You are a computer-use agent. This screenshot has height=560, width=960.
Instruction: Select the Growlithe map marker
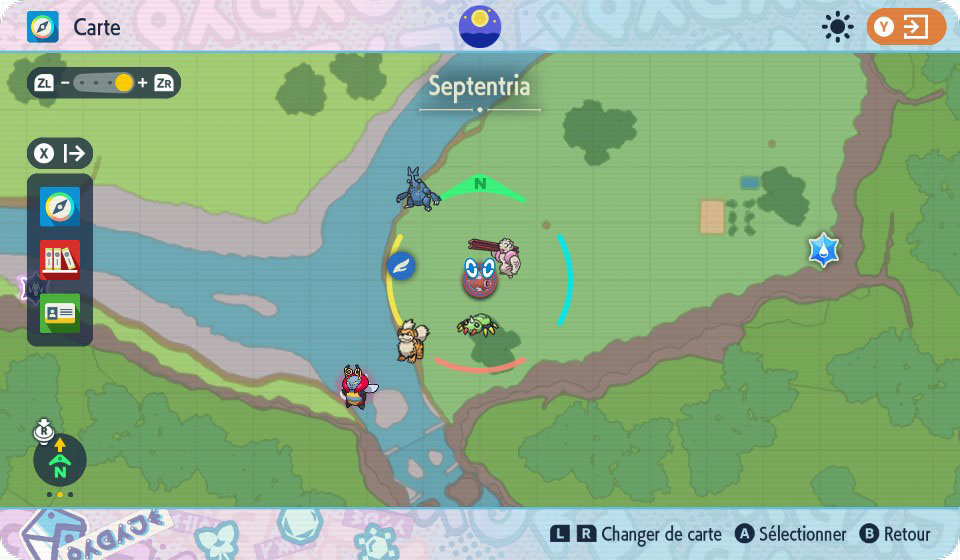point(412,340)
